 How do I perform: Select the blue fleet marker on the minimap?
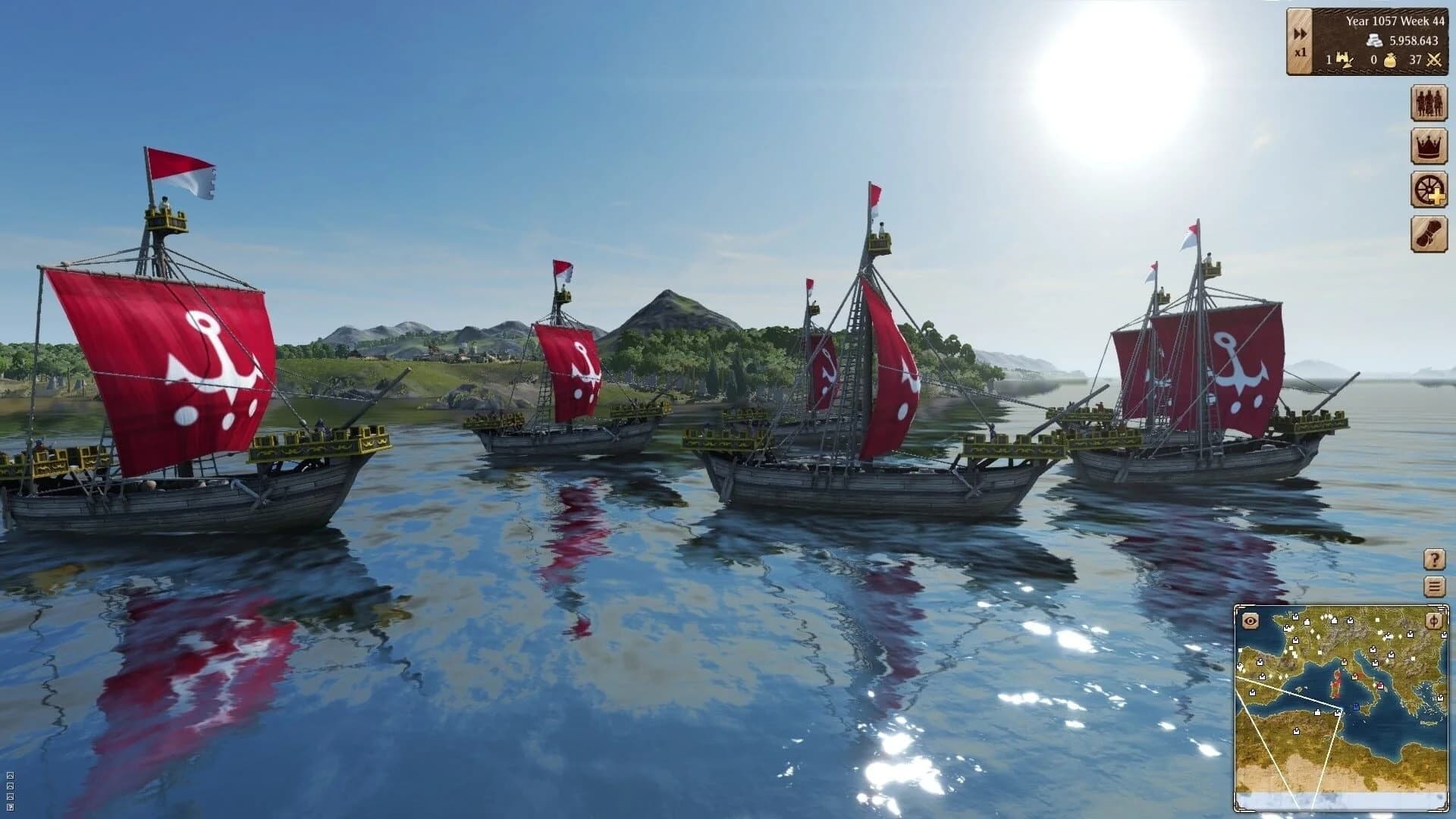[1356, 708]
